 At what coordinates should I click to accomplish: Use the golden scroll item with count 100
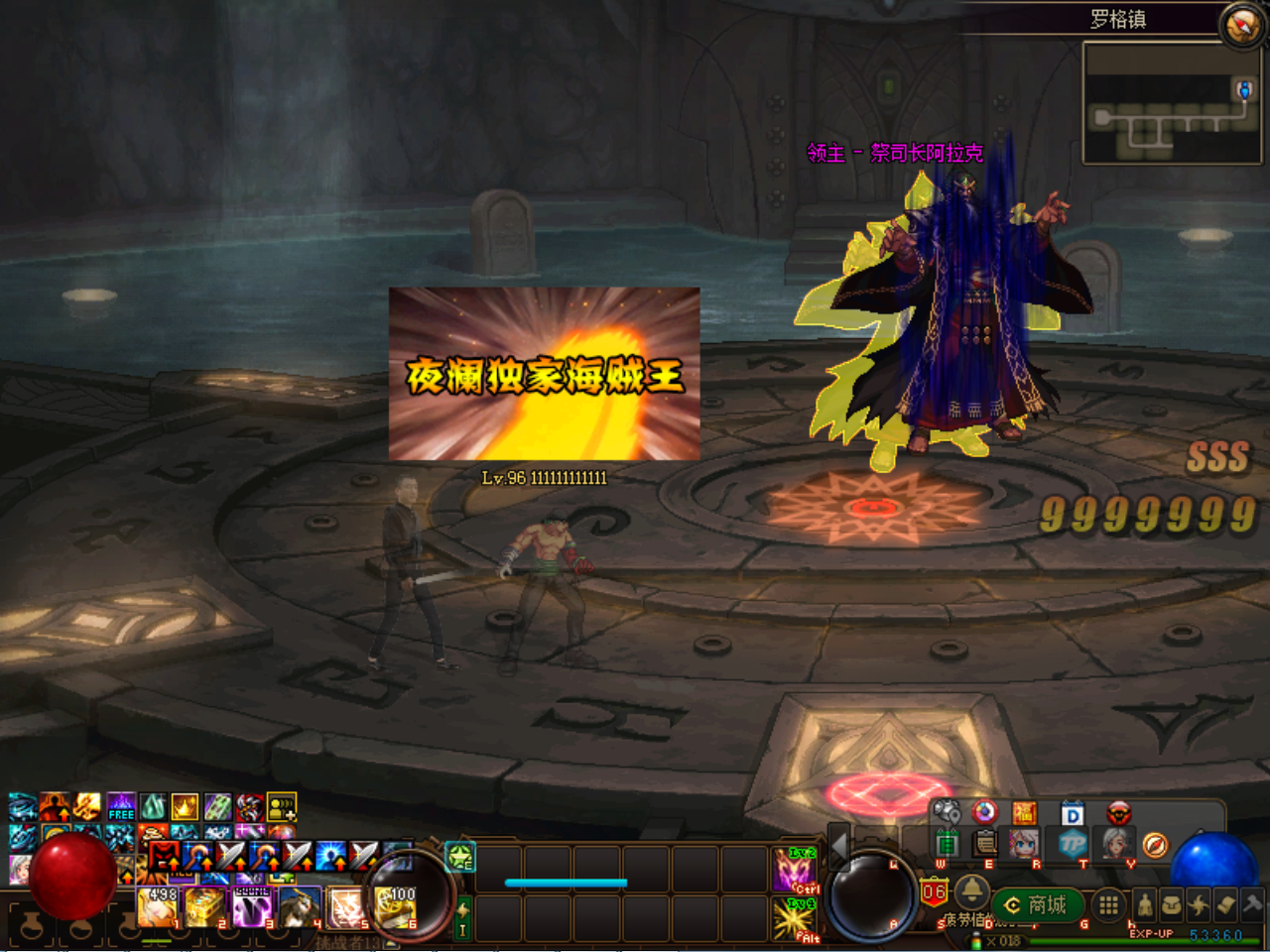(x=396, y=907)
